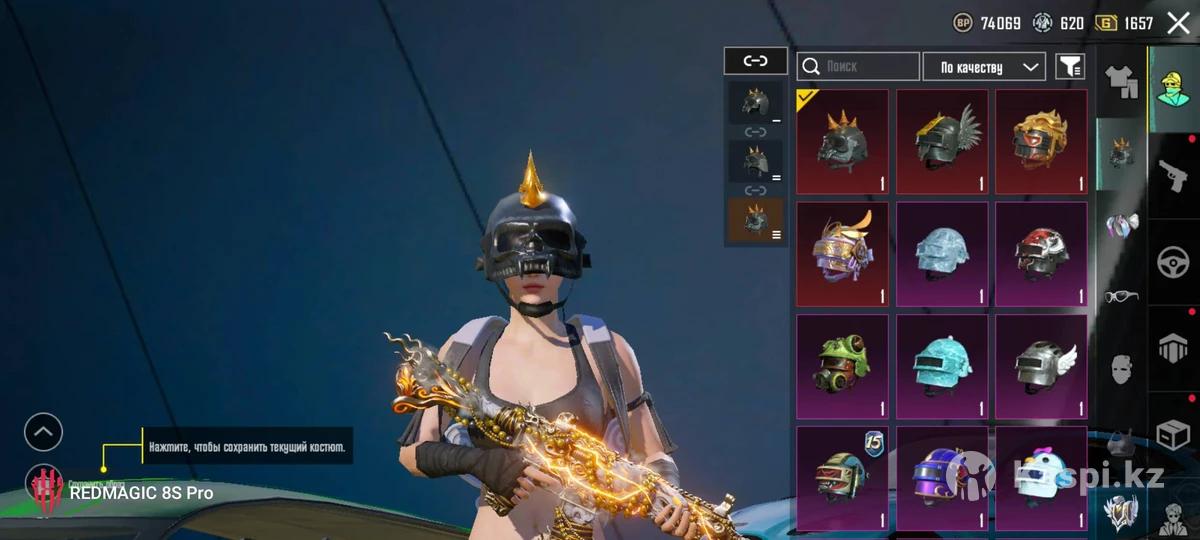Viewport: 1200px width, 540px height.
Task: Select the green gas mask helmet
Action: coord(842,365)
